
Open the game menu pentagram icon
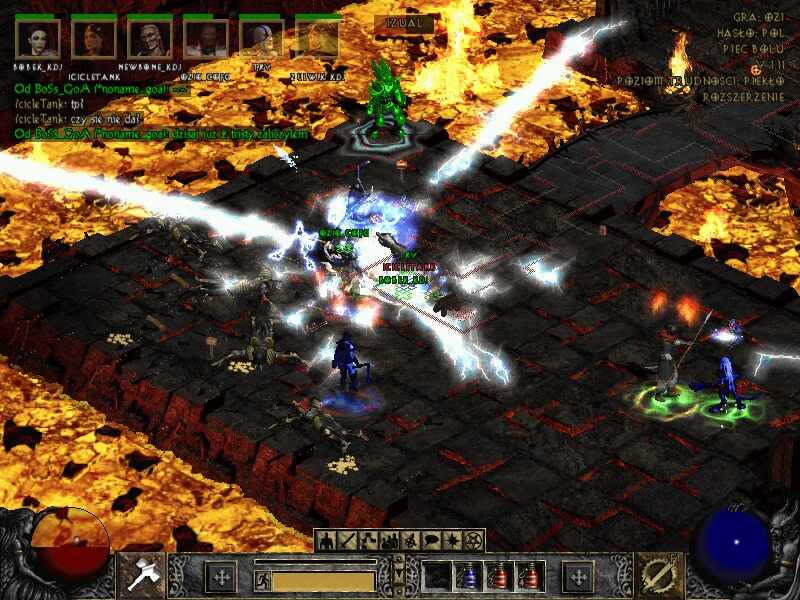tap(473, 541)
